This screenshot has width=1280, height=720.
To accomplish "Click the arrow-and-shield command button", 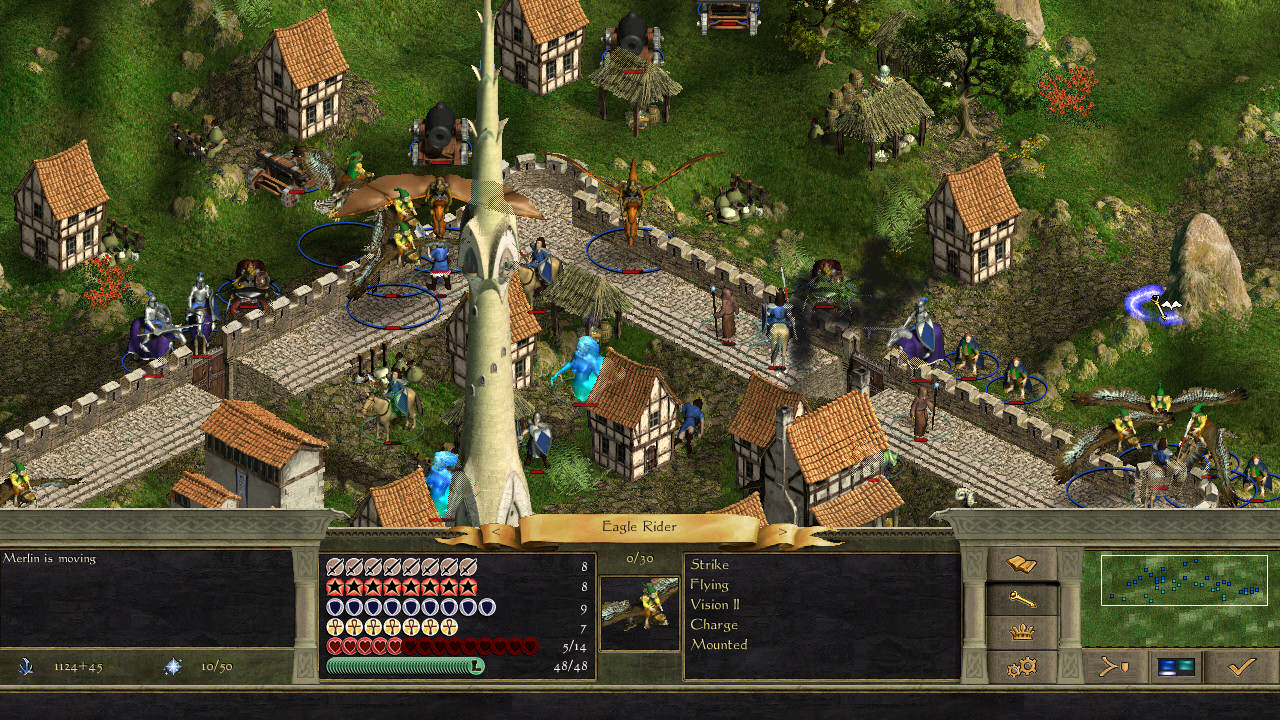I will [x=1113, y=666].
